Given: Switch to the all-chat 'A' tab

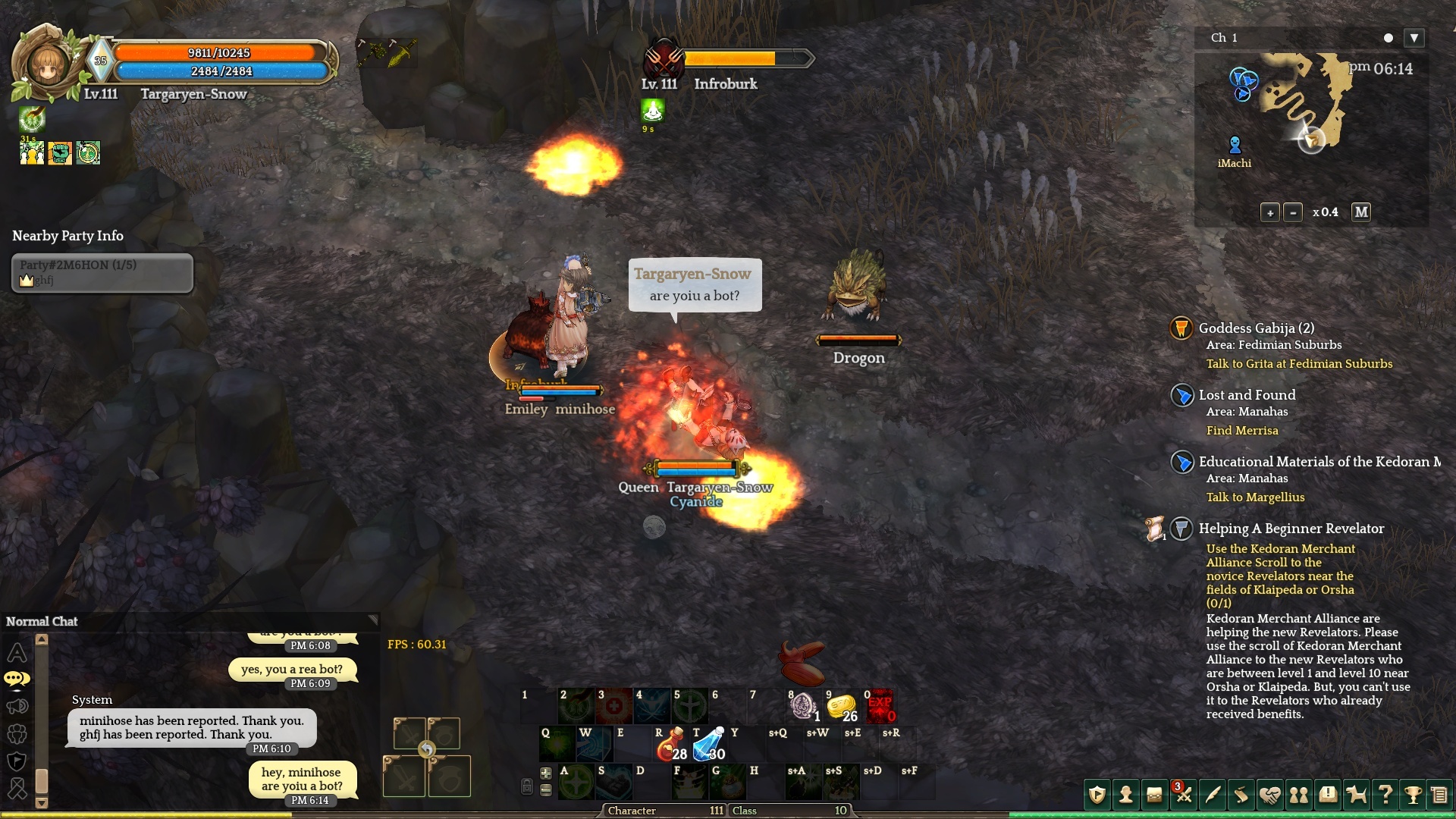Looking at the screenshot, I should pos(17,652).
